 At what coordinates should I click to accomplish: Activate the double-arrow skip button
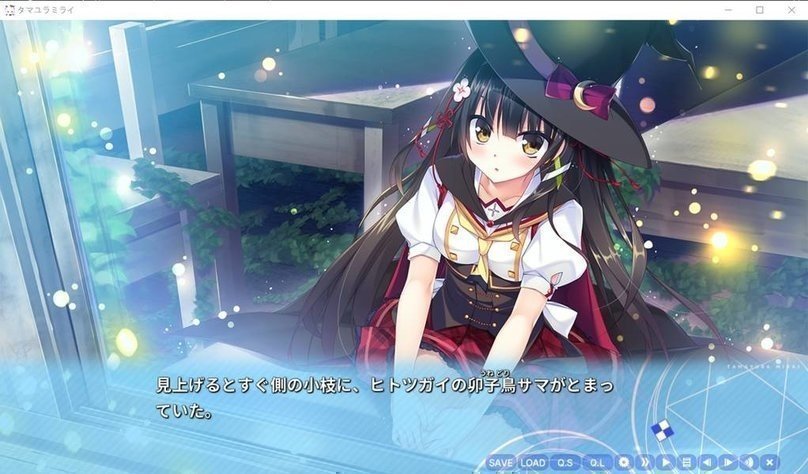[x=646, y=463]
